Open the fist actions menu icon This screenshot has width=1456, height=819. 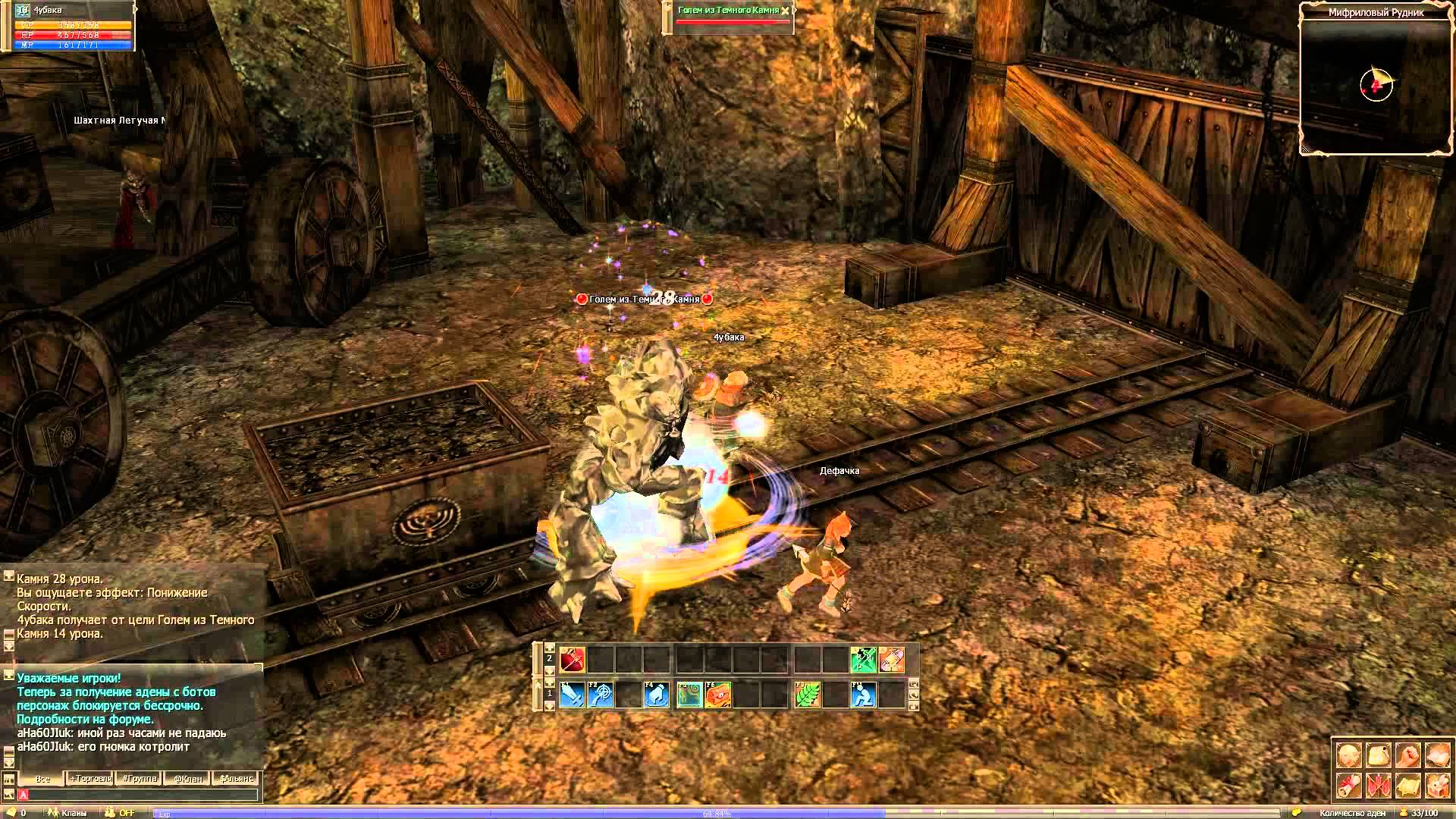tap(1407, 755)
